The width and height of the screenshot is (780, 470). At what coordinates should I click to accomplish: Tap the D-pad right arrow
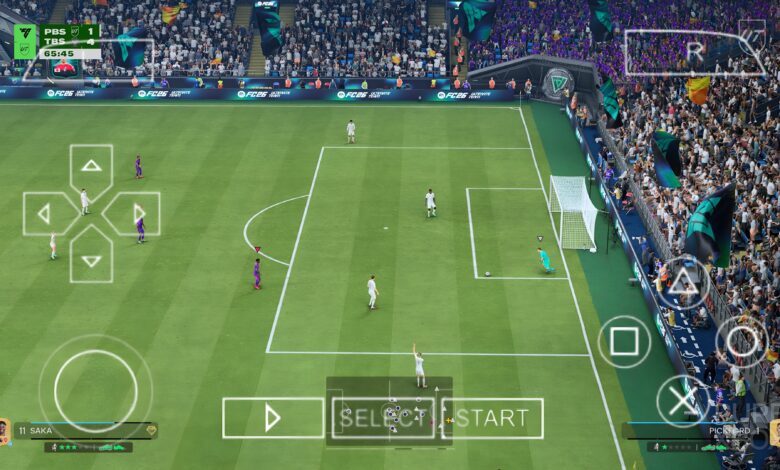pos(138,214)
